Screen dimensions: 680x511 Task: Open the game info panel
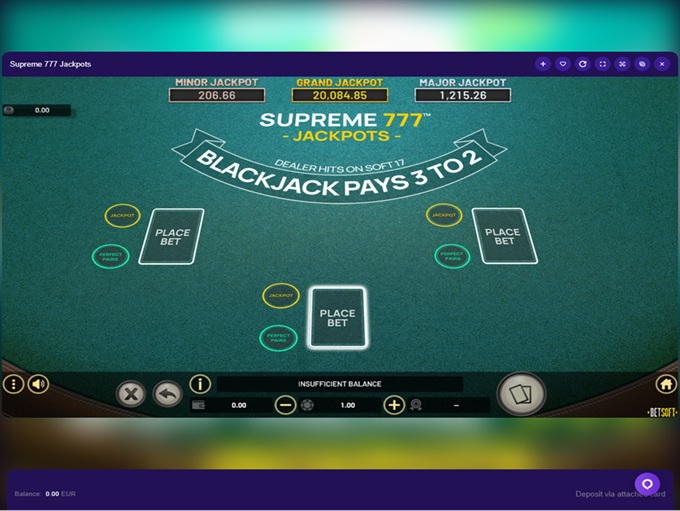coord(200,384)
